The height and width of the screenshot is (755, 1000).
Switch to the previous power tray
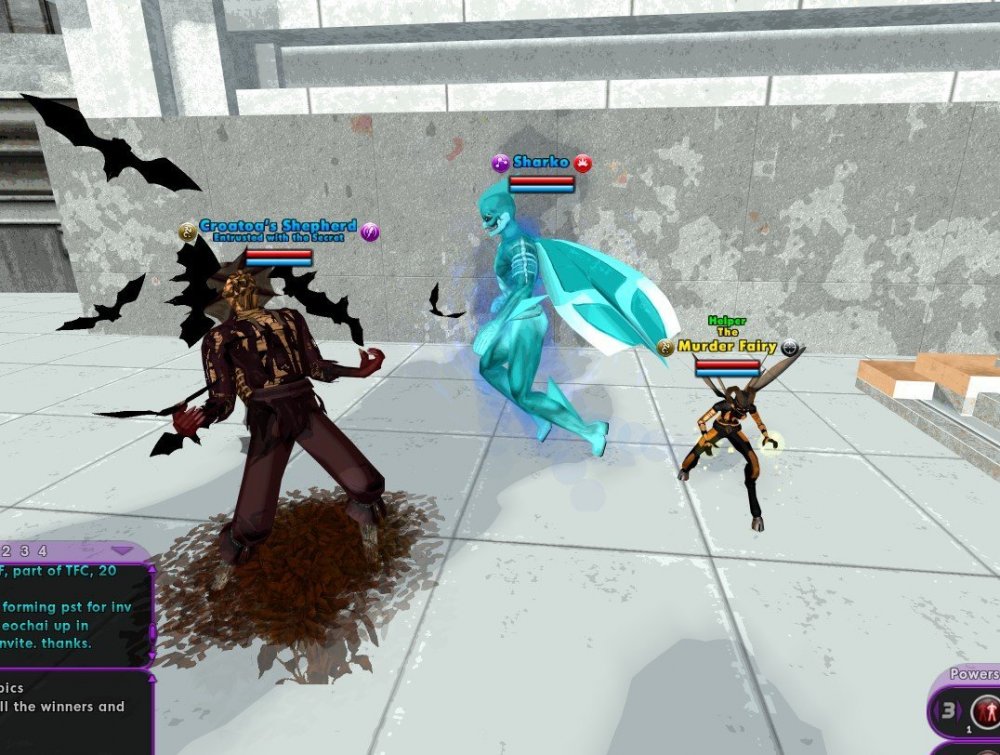(x=937, y=711)
